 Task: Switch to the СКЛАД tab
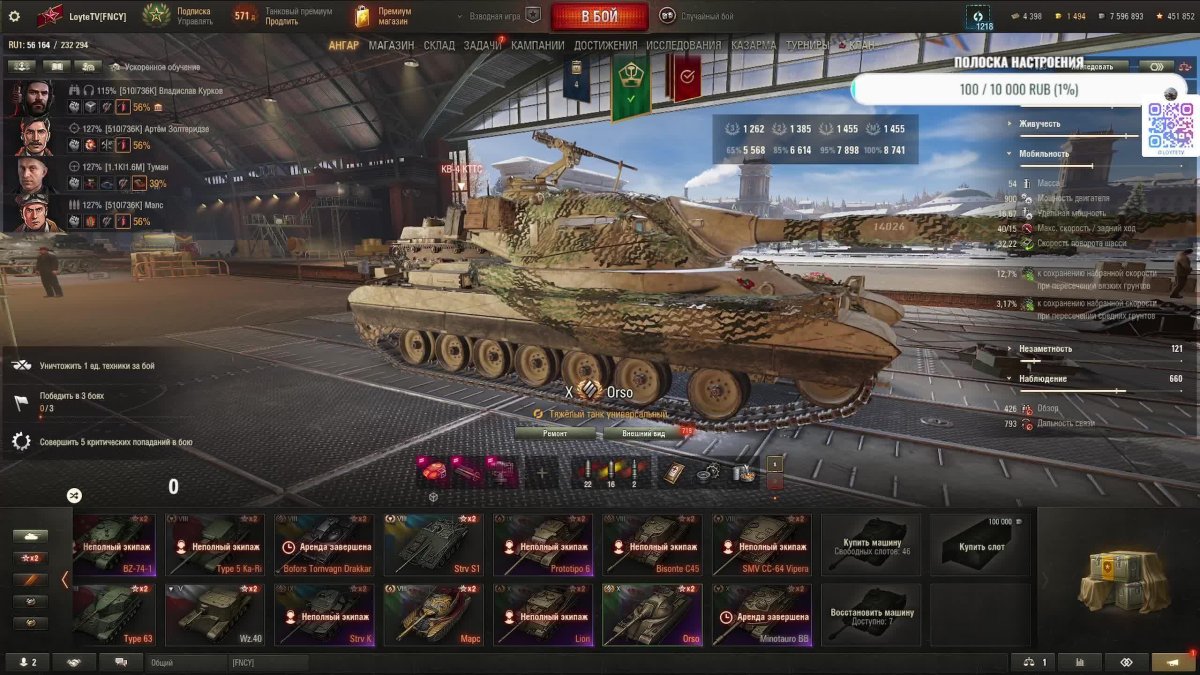click(x=439, y=45)
